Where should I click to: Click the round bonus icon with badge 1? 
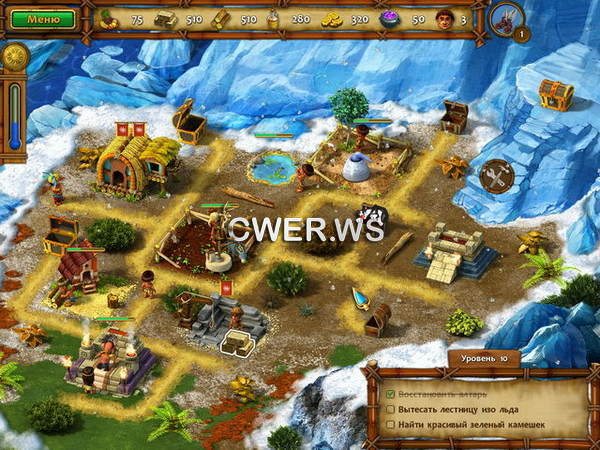point(508,18)
